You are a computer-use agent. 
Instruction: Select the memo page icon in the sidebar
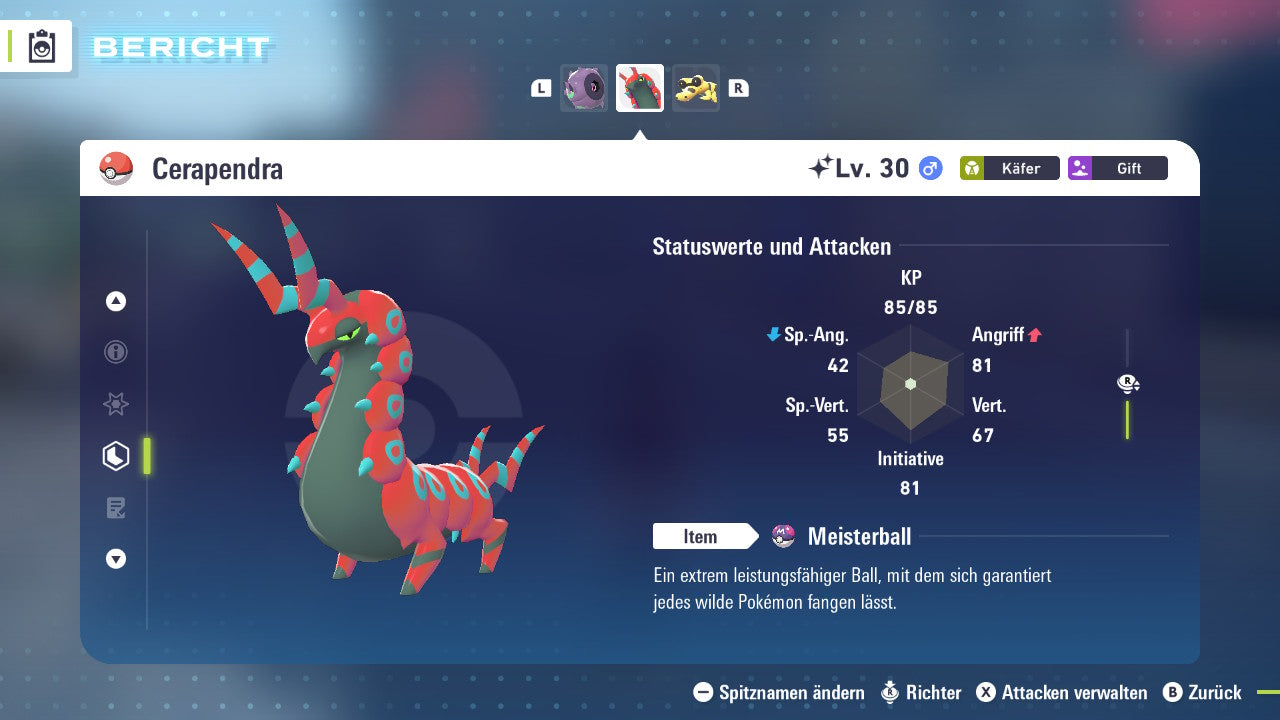tap(116, 508)
